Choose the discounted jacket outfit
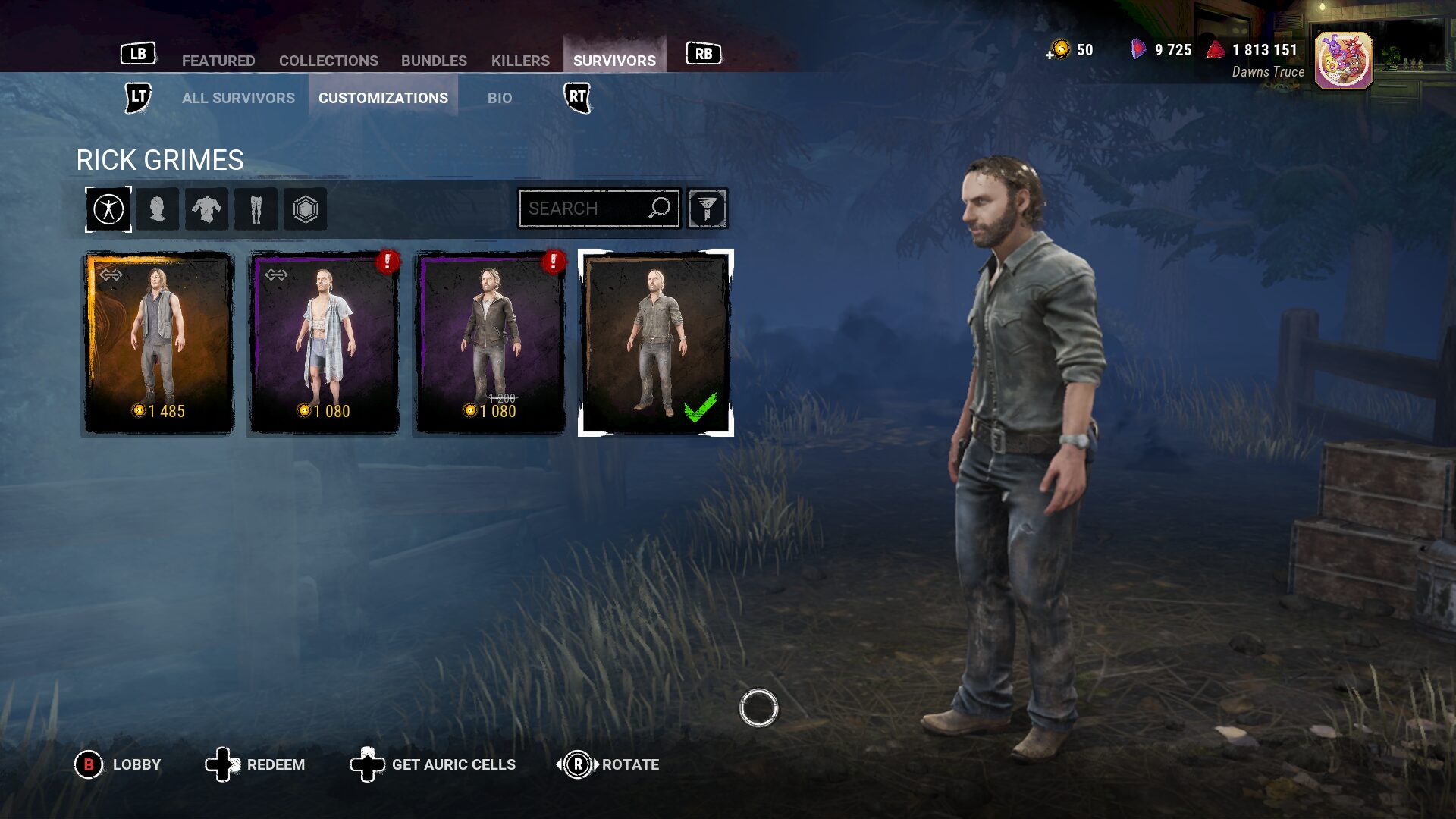This screenshot has height=819, width=1456. pyautogui.click(x=490, y=343)
